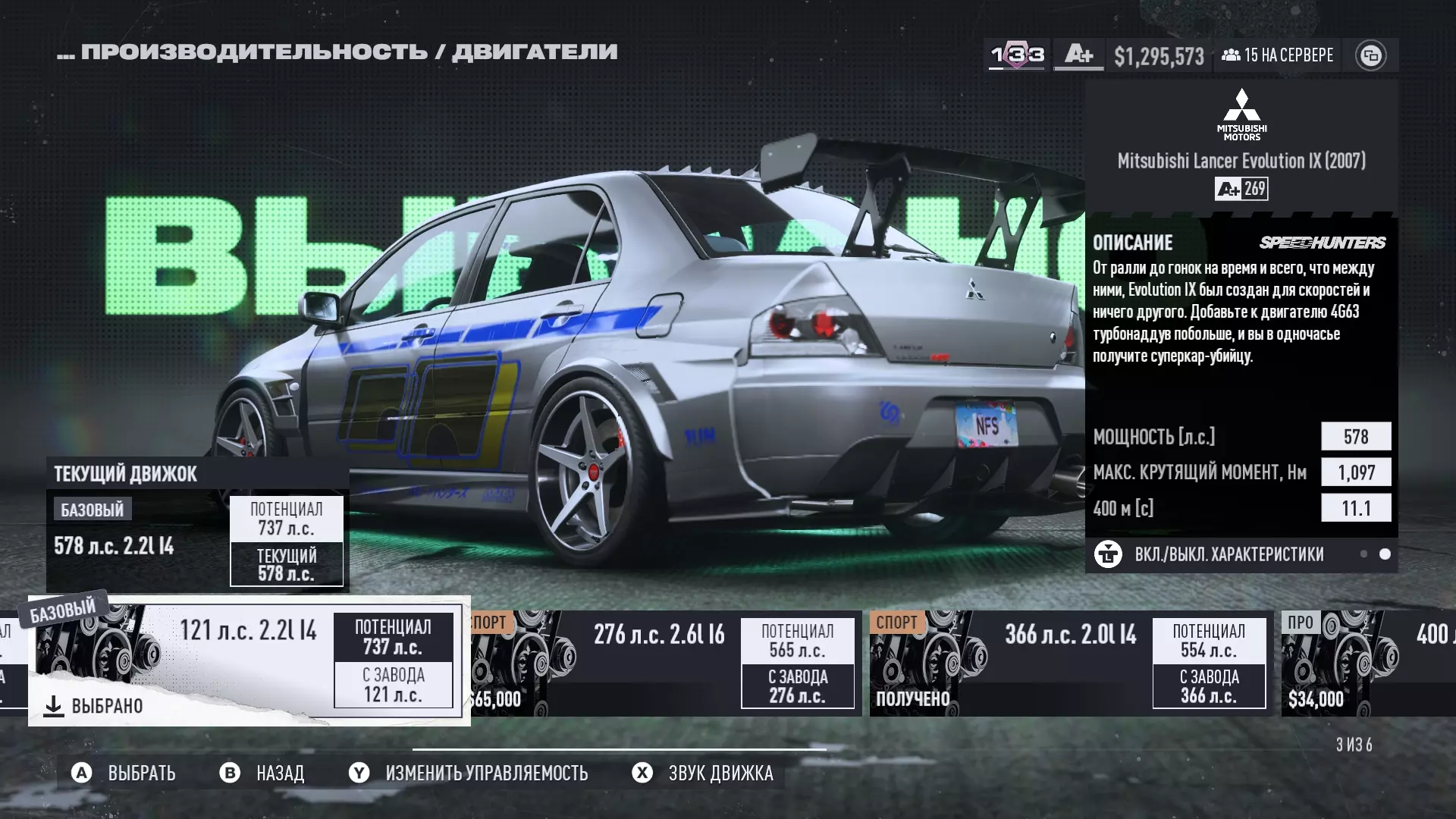
Task: Play the ЗВУК ДВИЖКА engine sound
Action: click(703, 773)
